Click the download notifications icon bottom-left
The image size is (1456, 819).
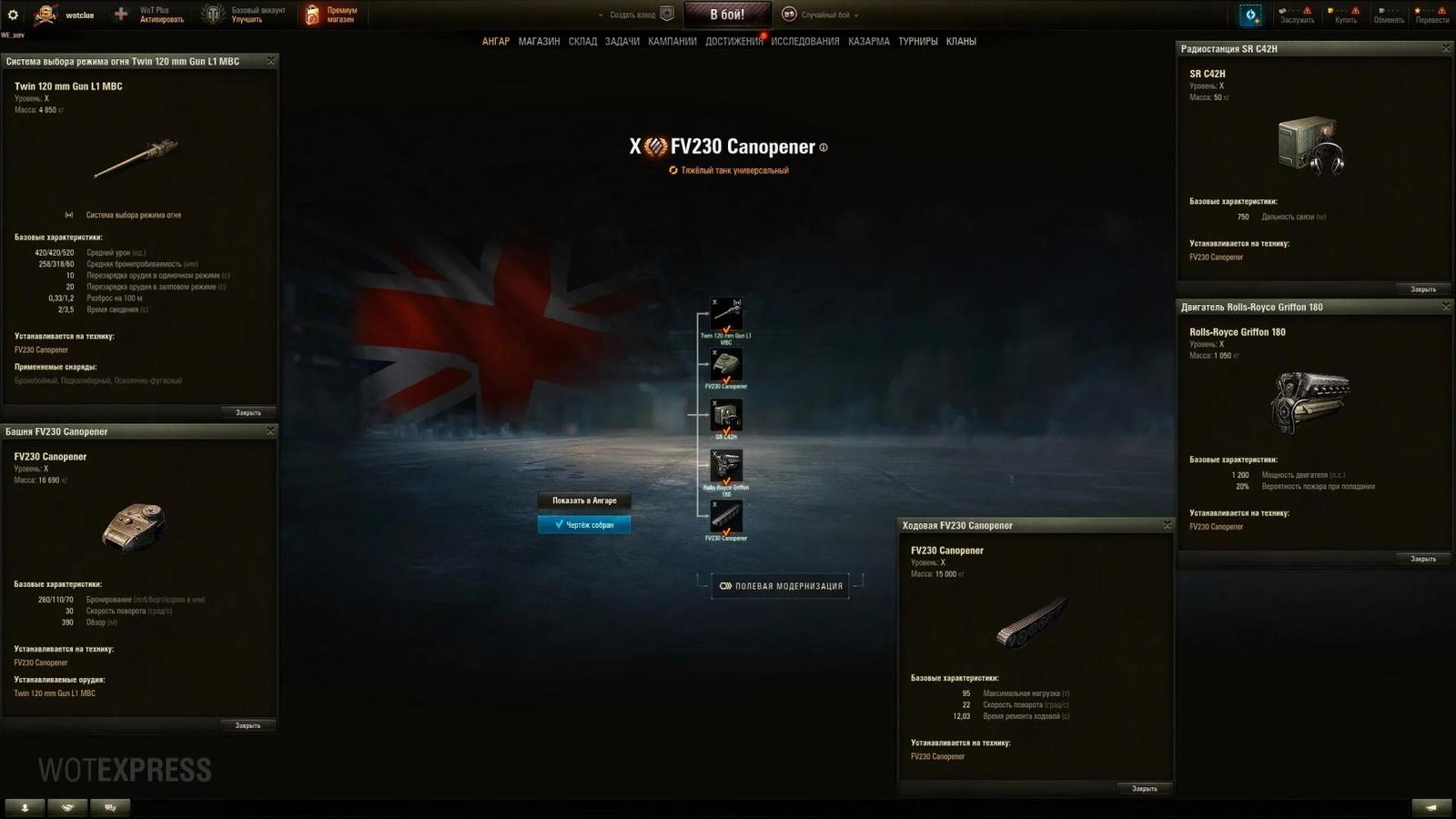point(23,806)
